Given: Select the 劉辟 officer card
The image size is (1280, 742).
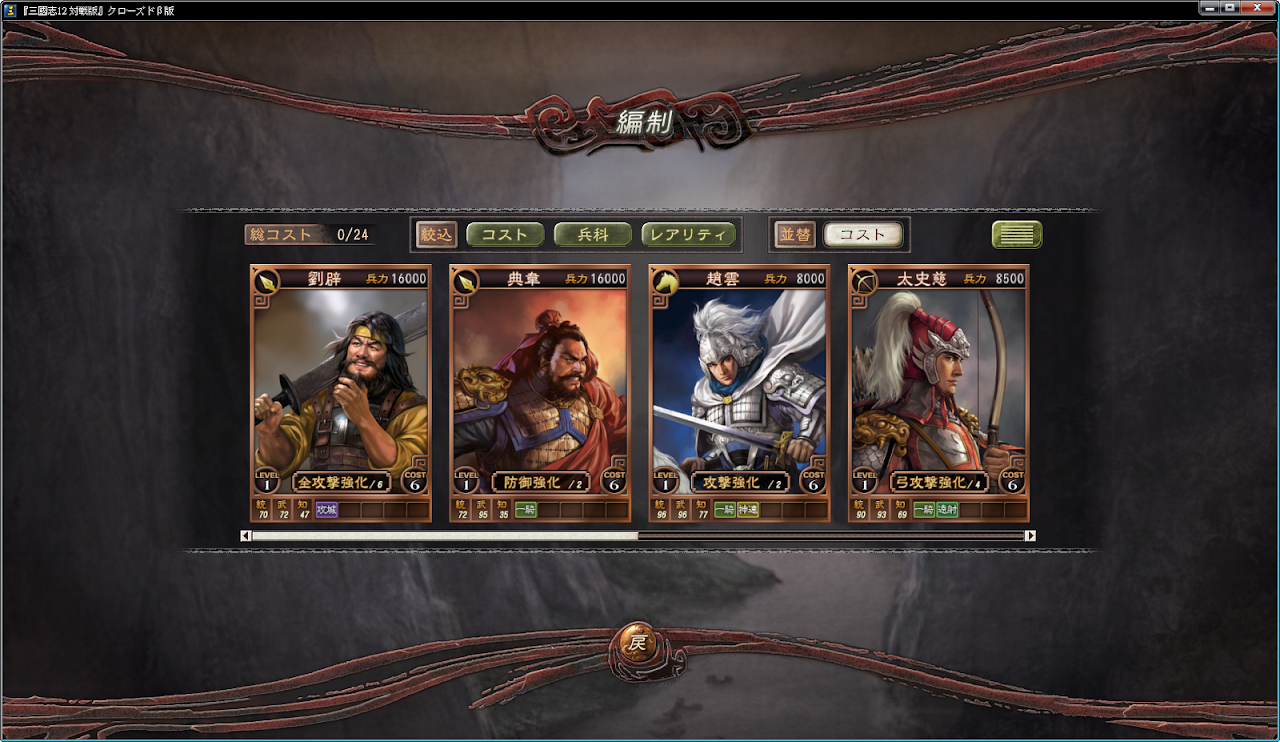Looking at the screenshot, I should 340,390.
